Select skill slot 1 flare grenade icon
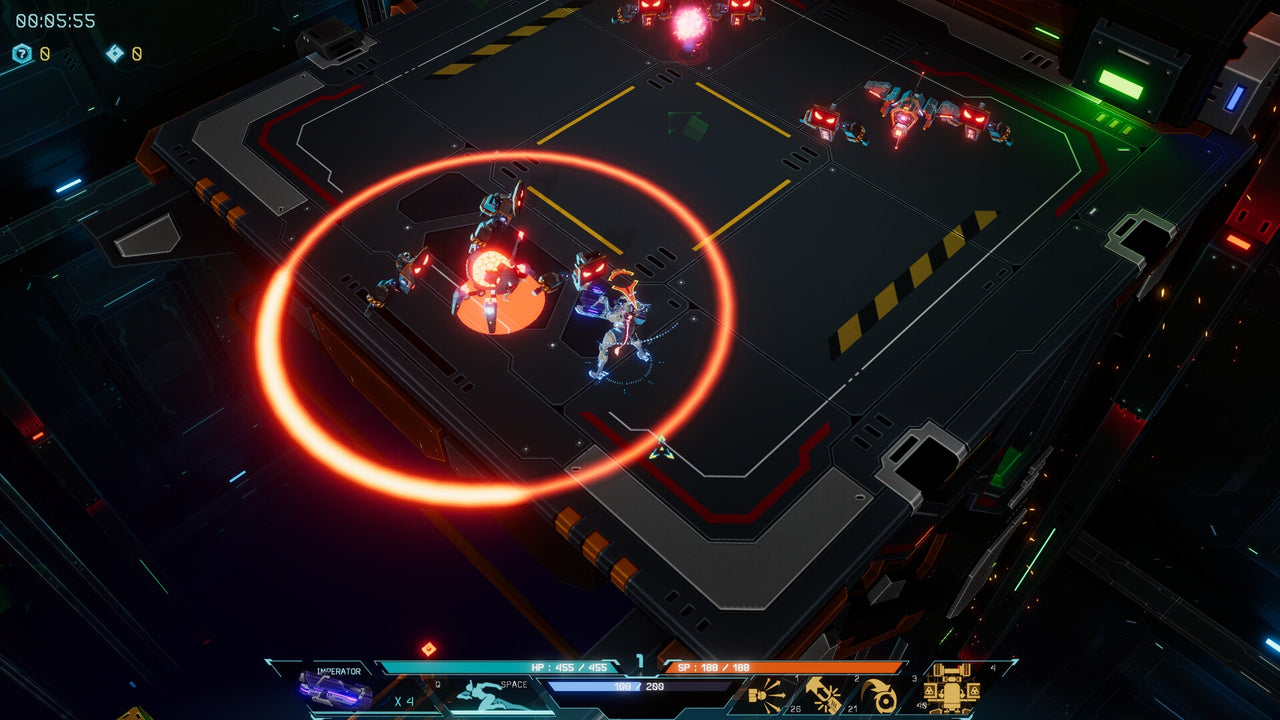The image size is (1280, 720). pos(767,696)
